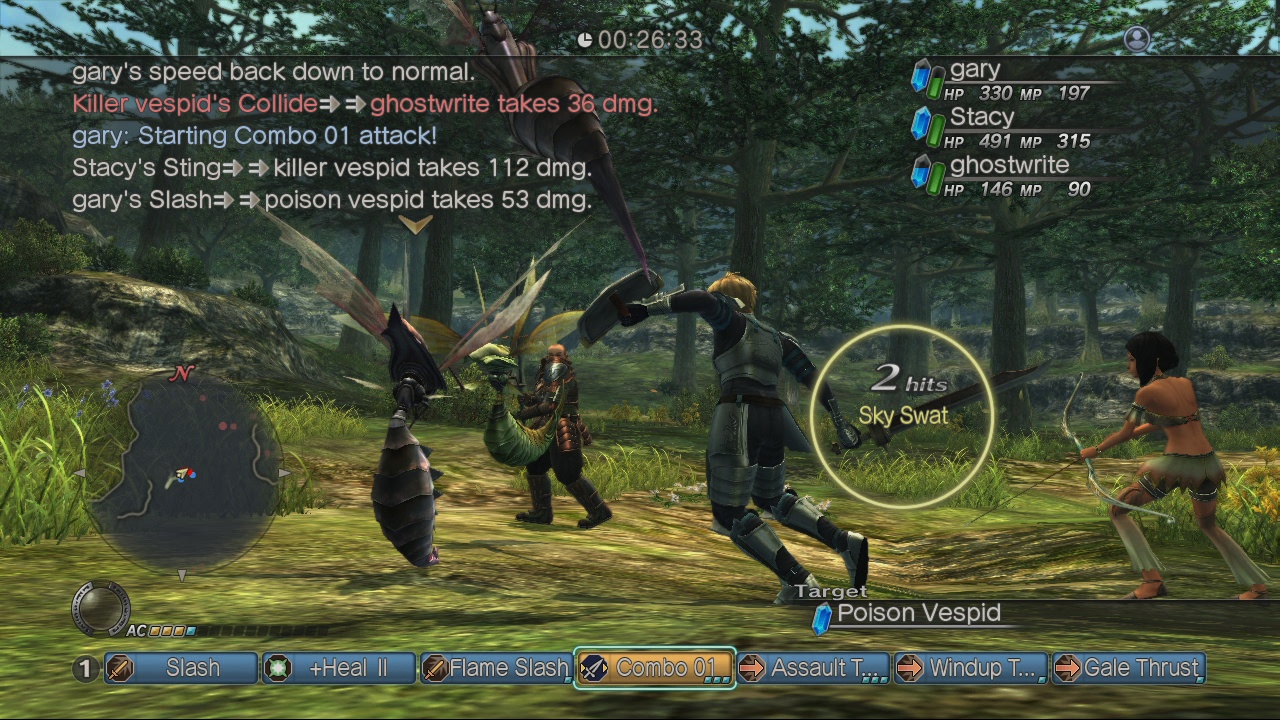
Task: Click Stacy's party entry
Action: click(x=984, y=116)
